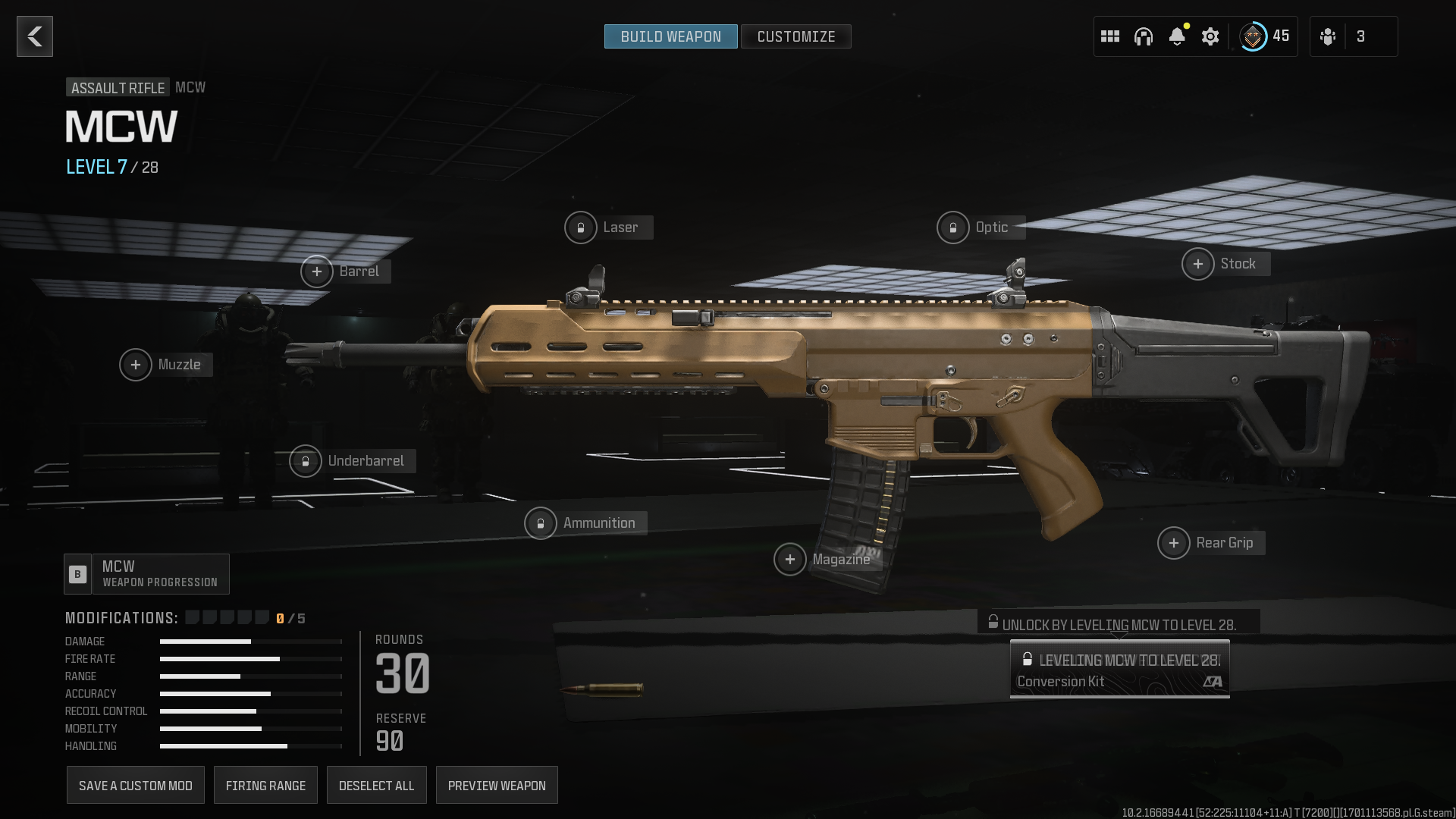Open the voice channels headset icon
1456x819 pixels.
[x=1143, y=36]
